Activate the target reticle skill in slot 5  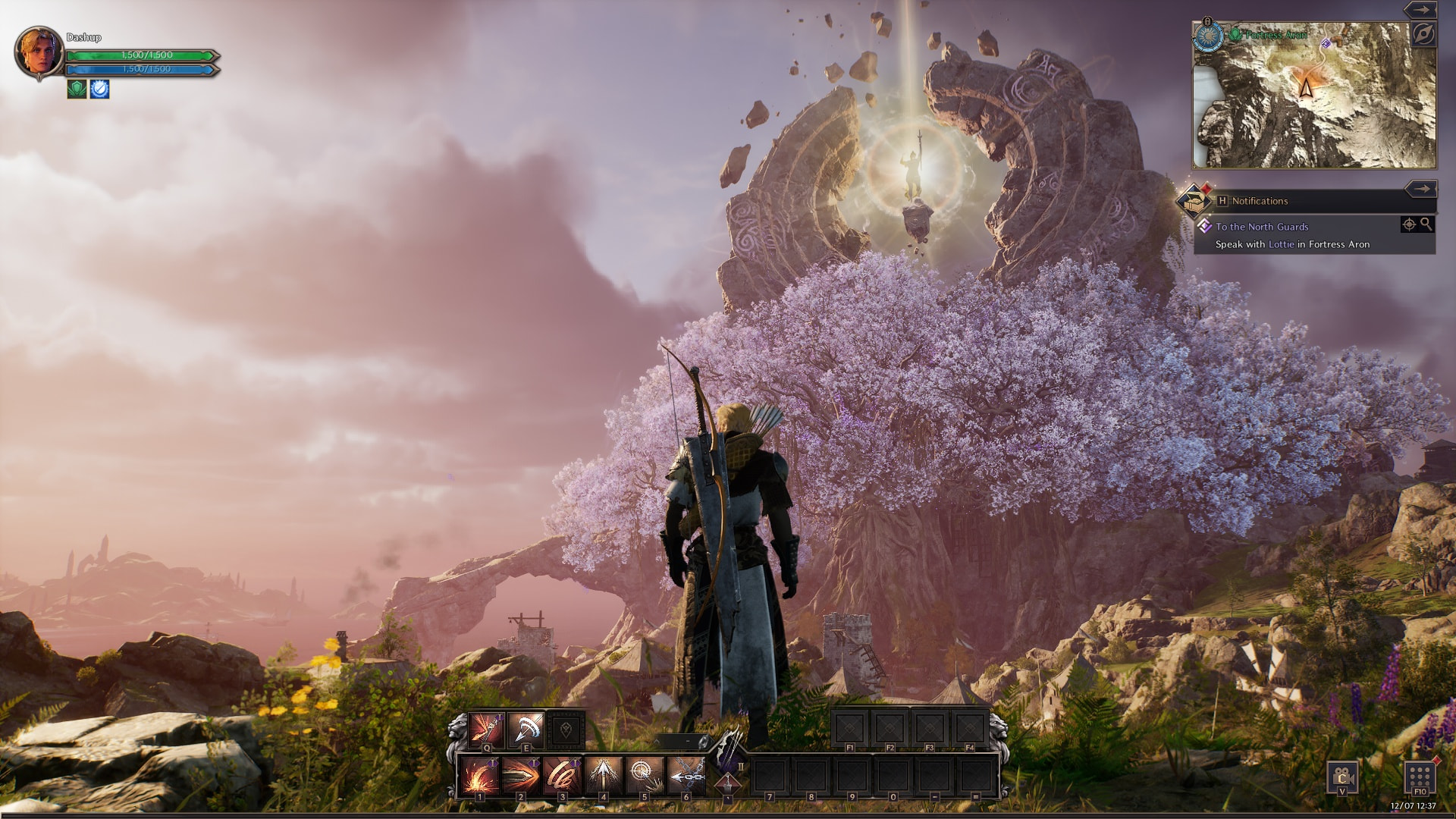tap(645, 776)
